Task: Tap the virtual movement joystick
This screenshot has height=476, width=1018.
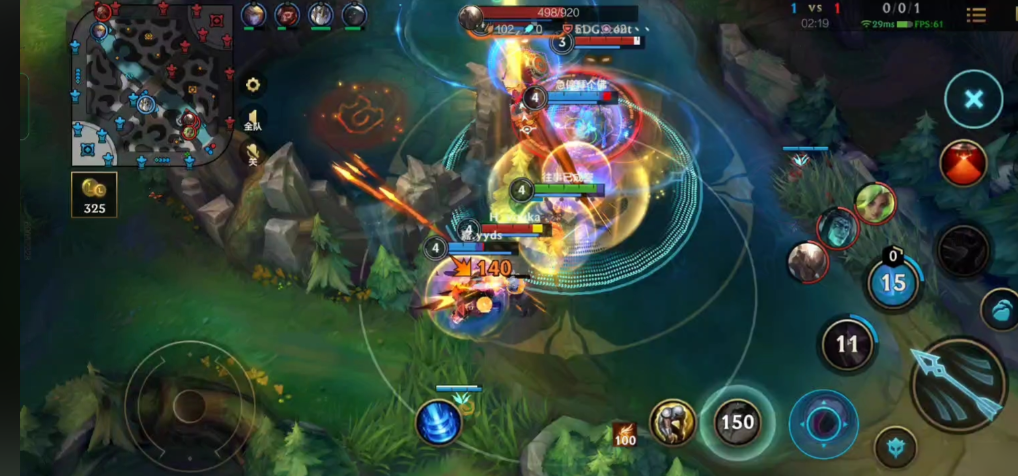Action: tap(190, 405)
